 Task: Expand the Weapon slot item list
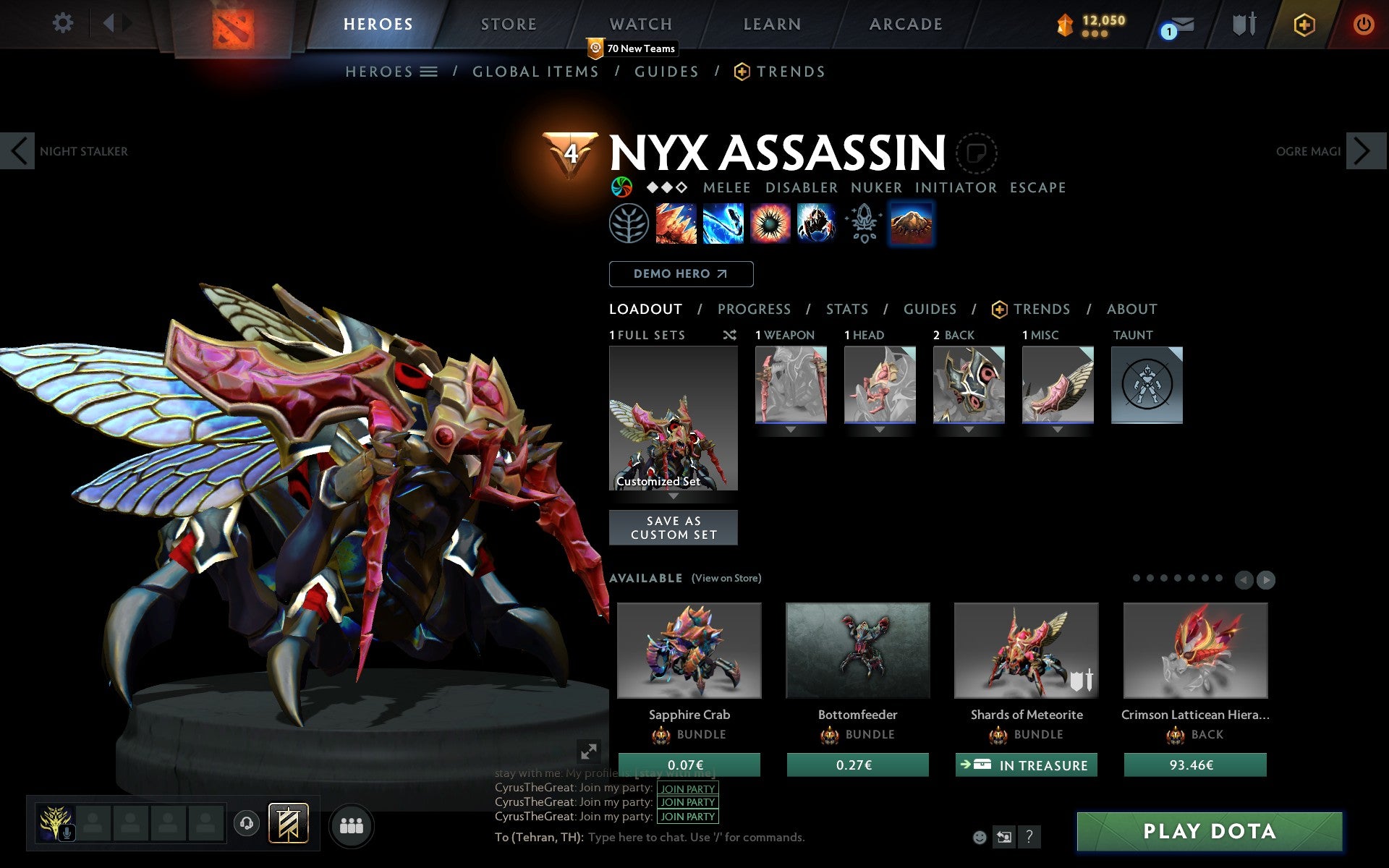(790, 428)
